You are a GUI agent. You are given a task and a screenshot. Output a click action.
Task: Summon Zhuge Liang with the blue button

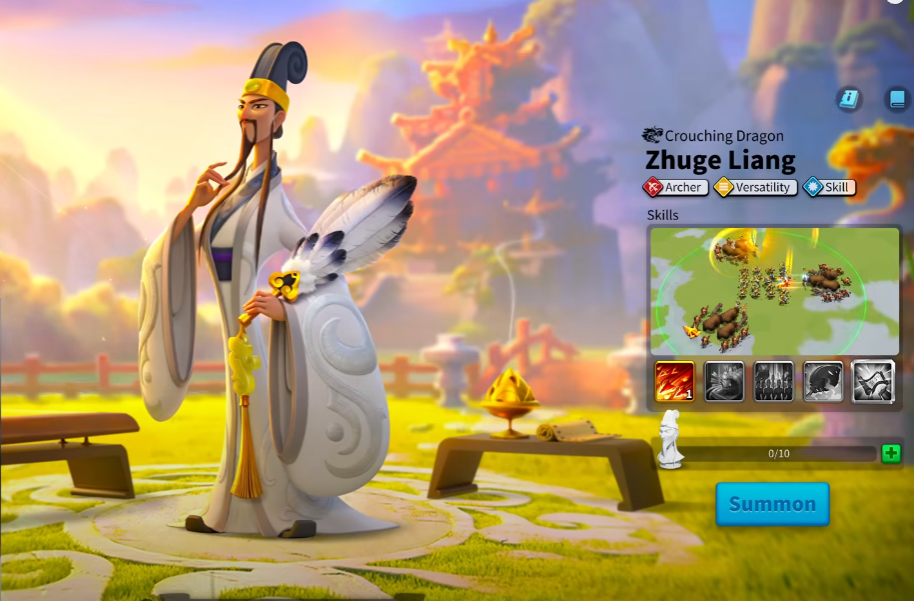coord(772,504)
